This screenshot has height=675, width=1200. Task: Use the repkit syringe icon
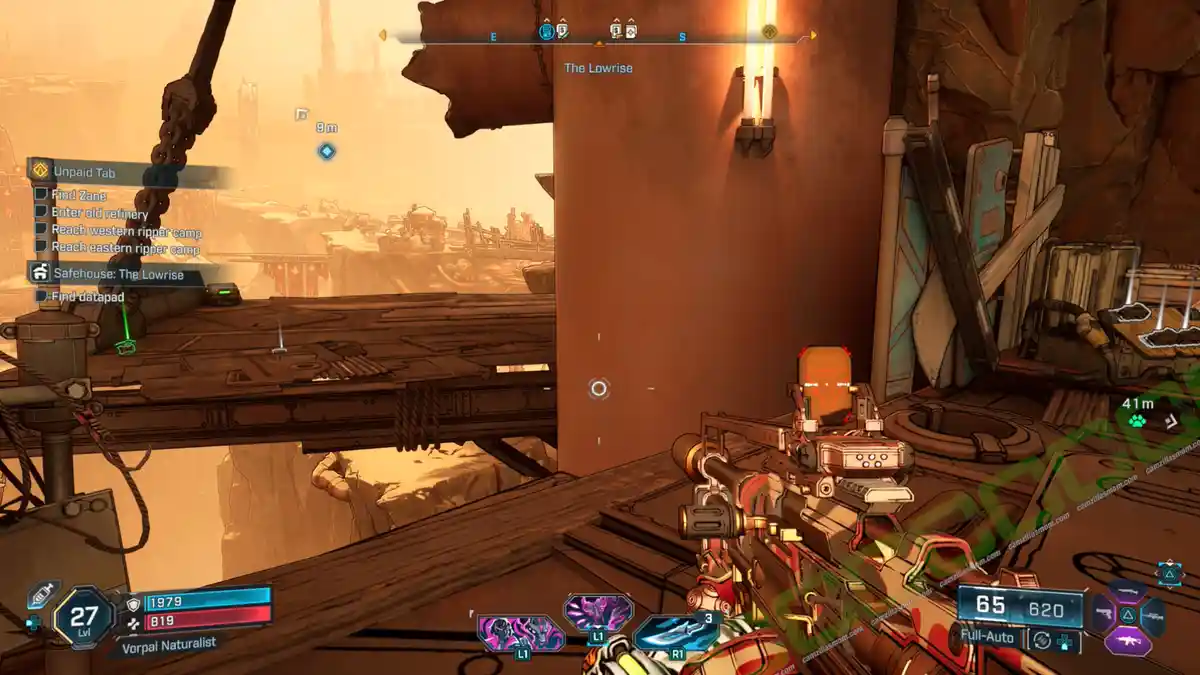[x=41, y=595]
